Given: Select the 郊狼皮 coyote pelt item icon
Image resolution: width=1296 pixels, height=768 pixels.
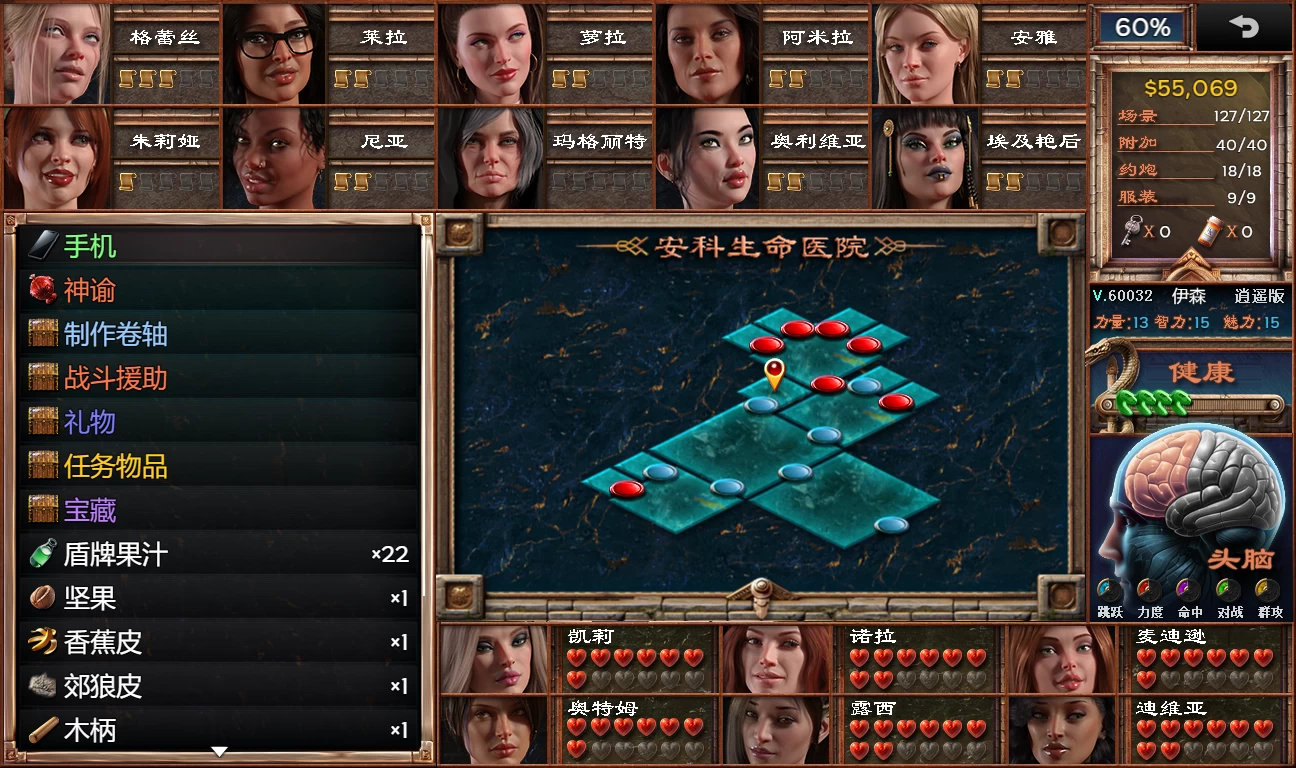Looking at the screenshot, I should (43, 686).
